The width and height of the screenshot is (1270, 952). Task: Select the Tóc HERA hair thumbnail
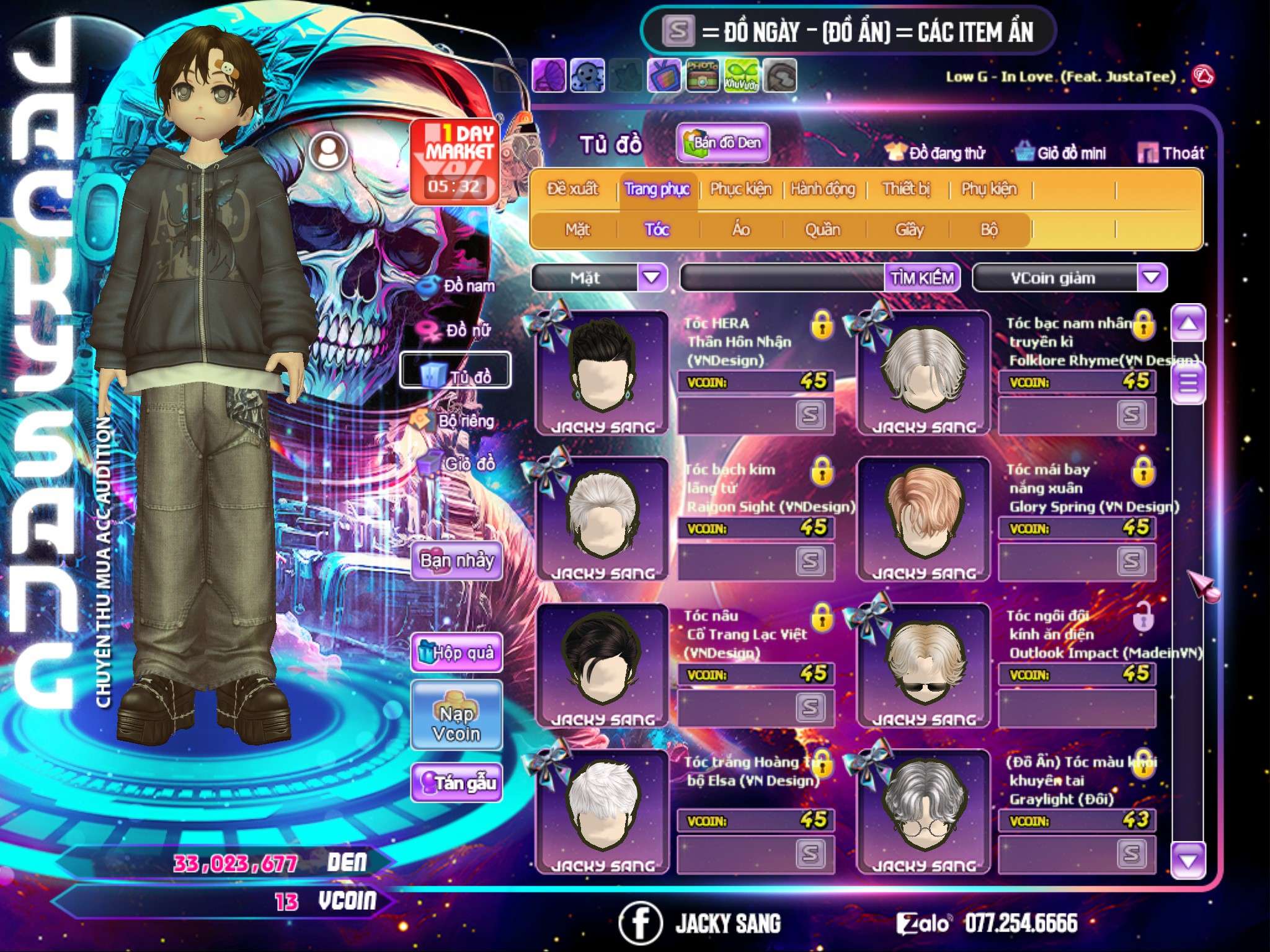tap(602, 372)
